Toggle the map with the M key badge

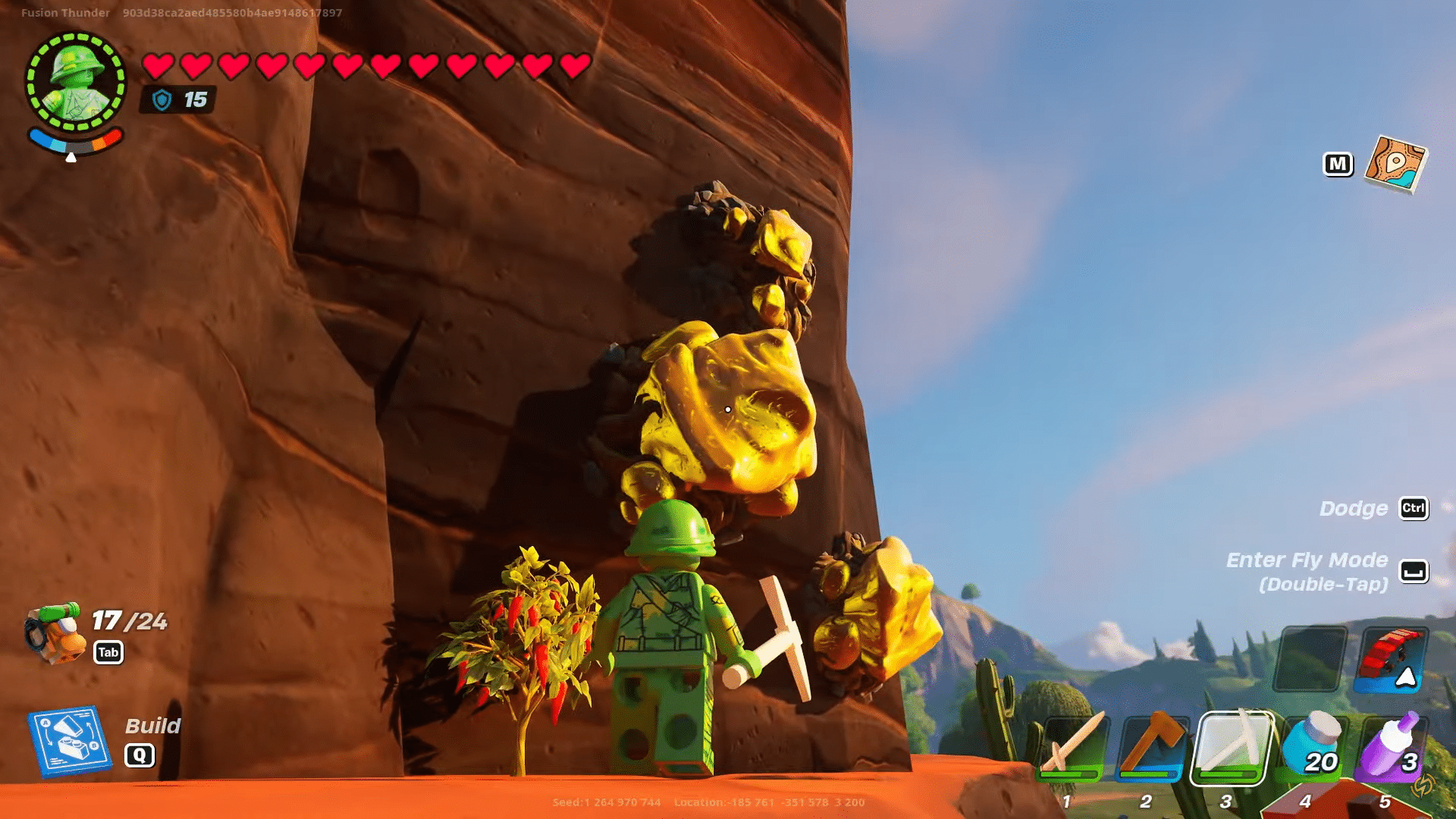pyautogui.click(x=1338, y=163)
